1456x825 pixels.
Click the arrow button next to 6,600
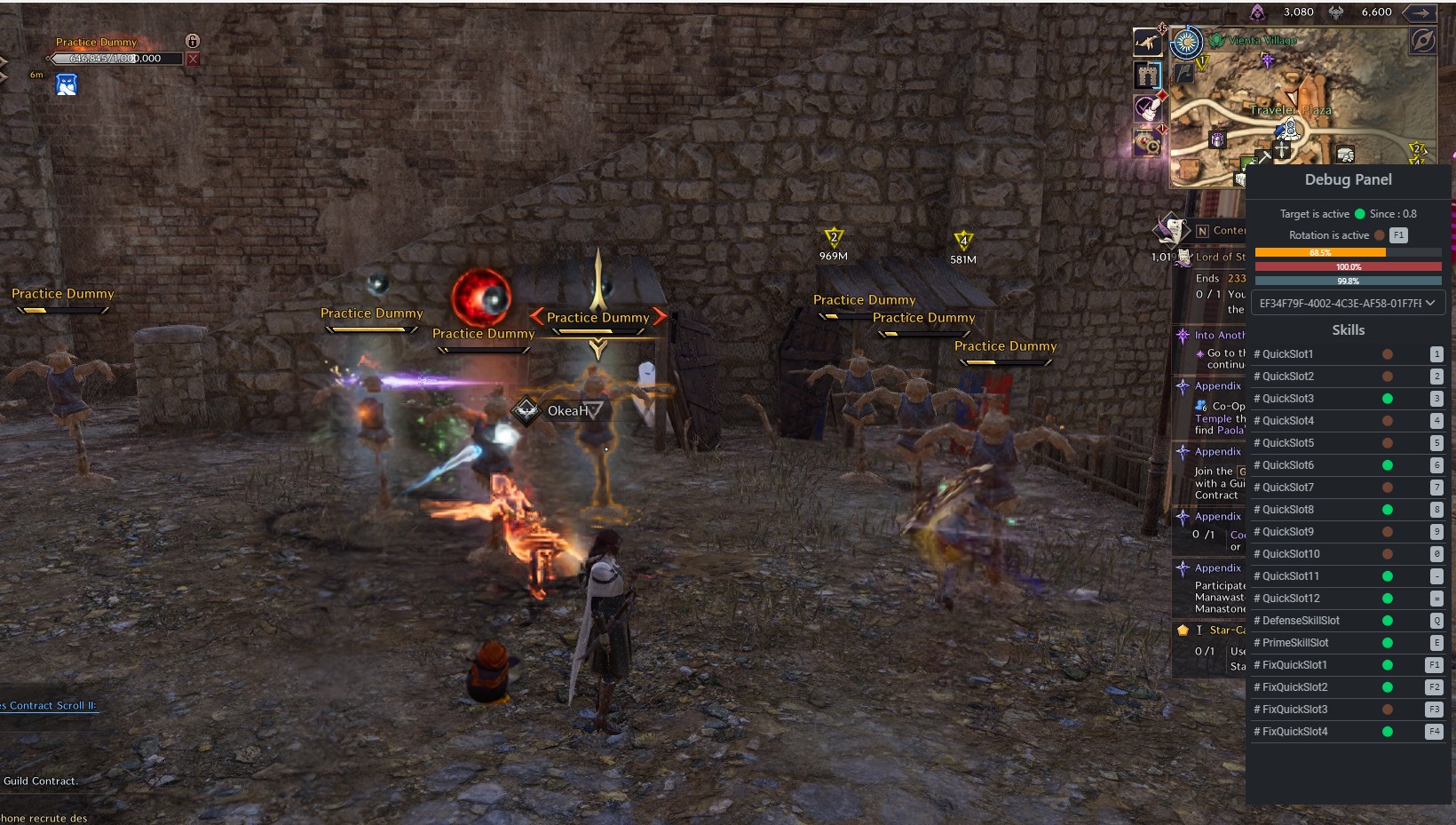pyautogui.click(x=1421, y=12)
